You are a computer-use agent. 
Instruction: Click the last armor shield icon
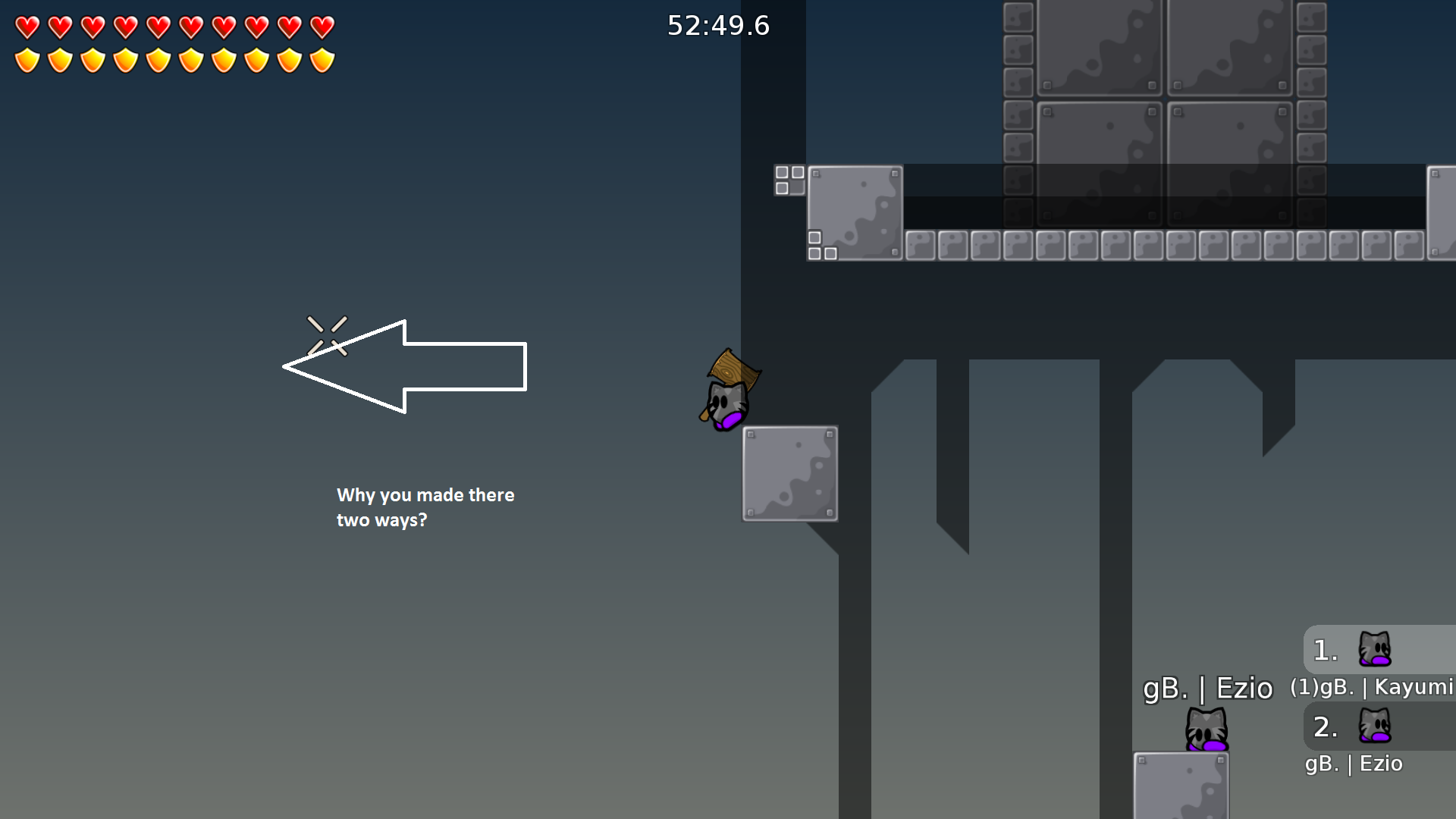pyautogui.click(x=322, y=58)
